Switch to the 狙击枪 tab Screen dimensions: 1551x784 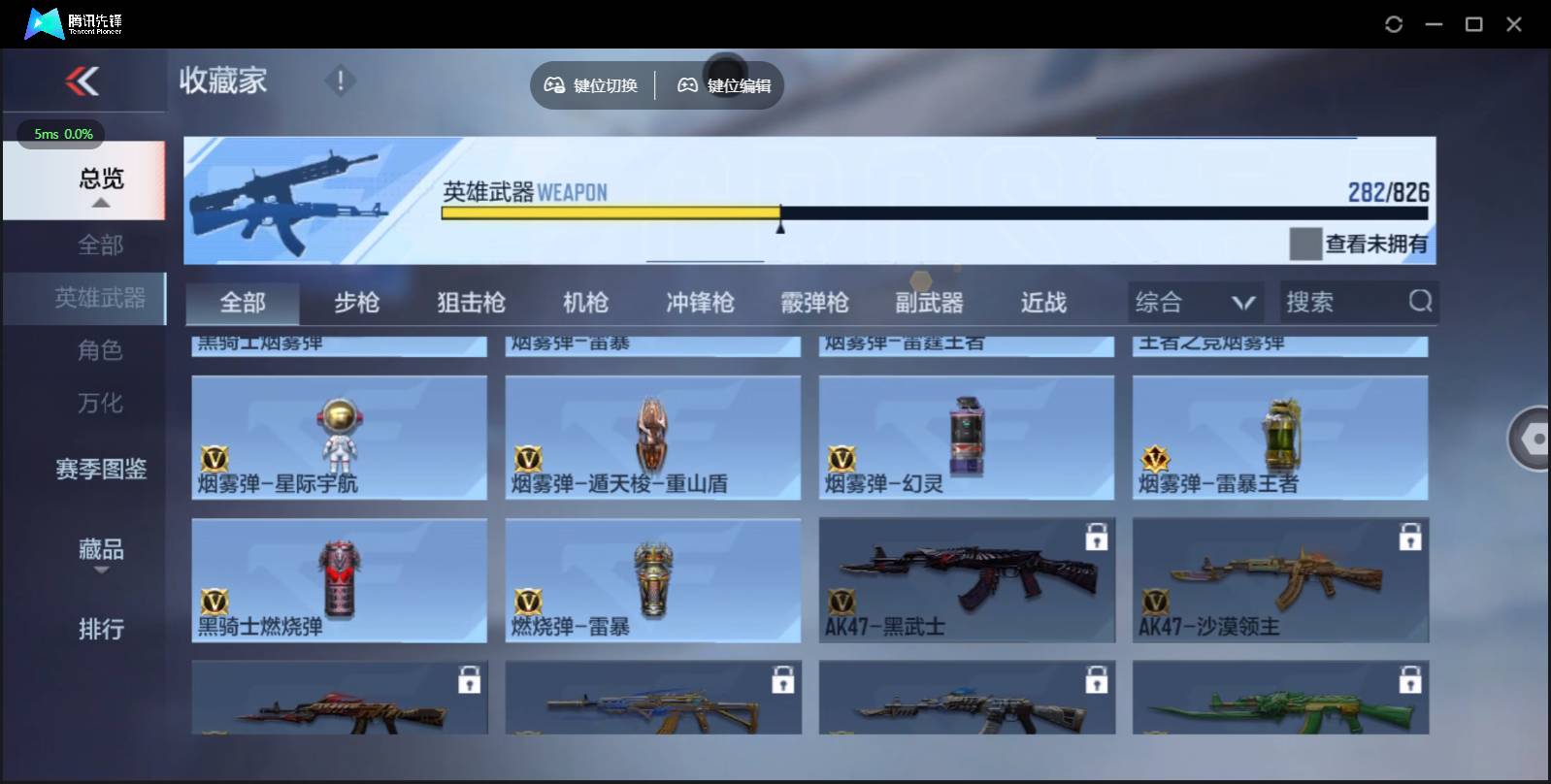[x=472, y=302]
